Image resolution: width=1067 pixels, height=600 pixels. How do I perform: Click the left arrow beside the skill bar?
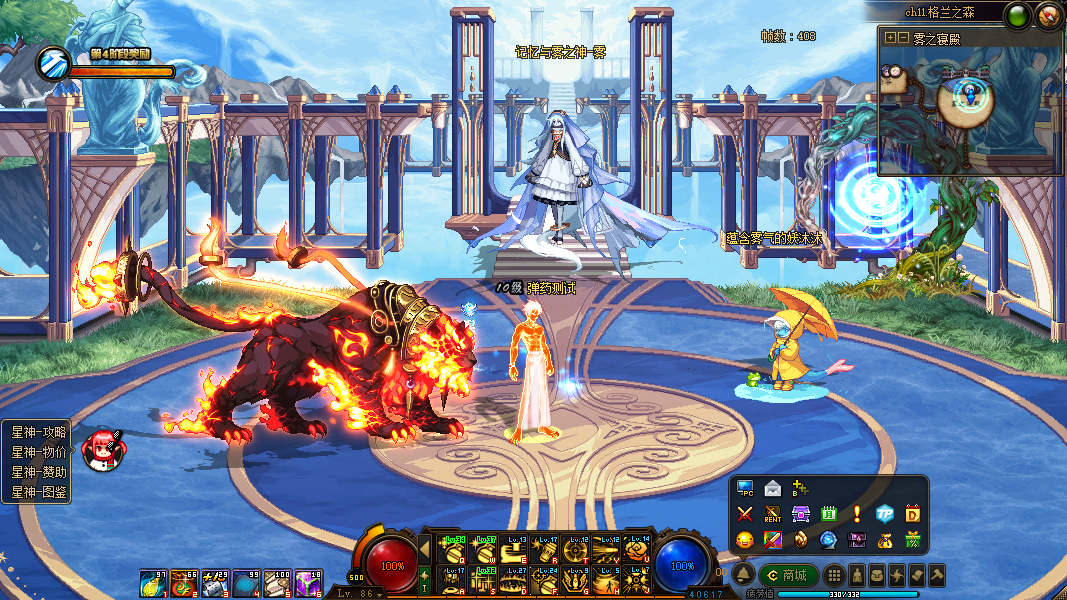[424, 547]
